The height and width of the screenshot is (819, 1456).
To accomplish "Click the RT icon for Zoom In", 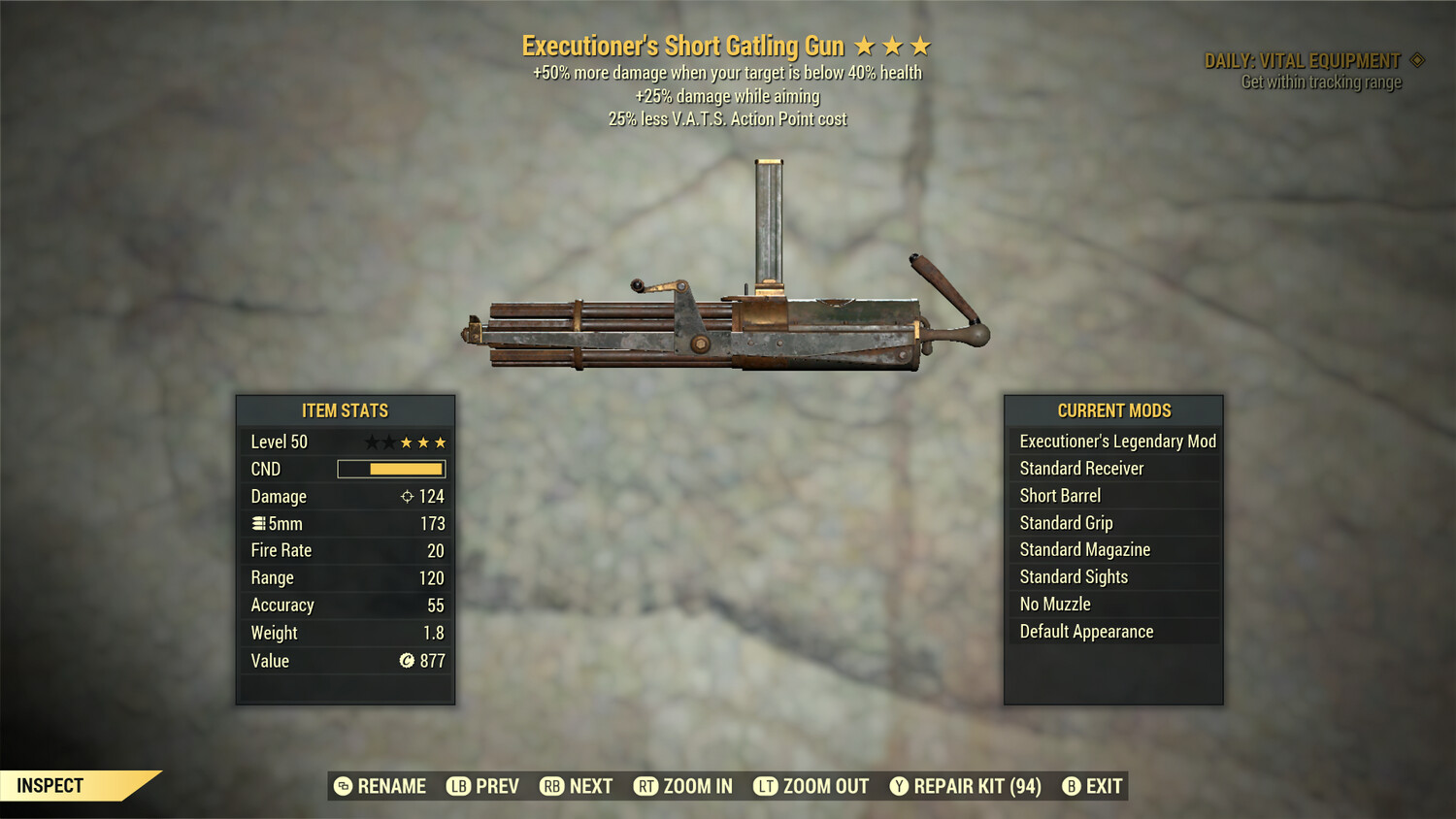I will pyautogui.click(x=645, y=786).
